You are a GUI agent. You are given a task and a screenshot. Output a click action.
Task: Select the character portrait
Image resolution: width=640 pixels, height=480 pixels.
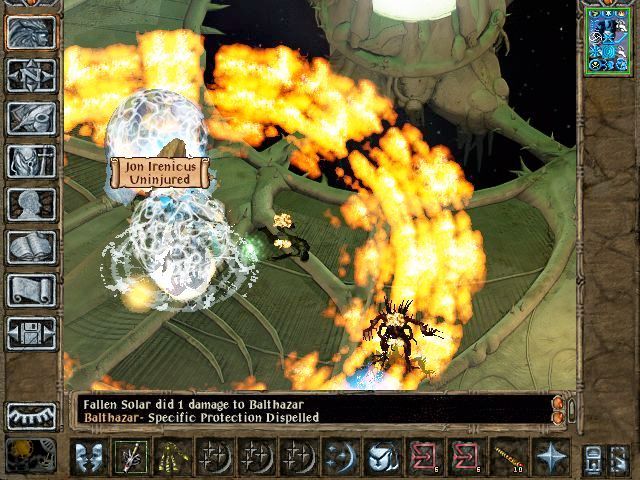pos(608,40)
